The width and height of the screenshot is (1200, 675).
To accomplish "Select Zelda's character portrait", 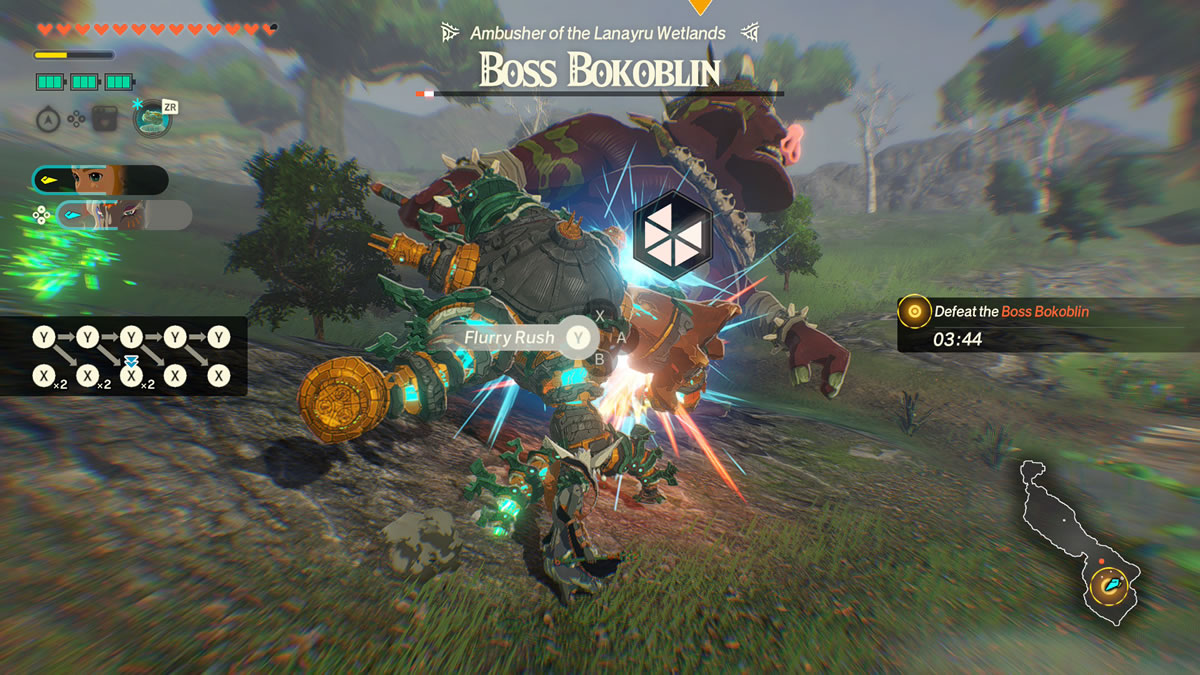I will click(x=99, y=180).
